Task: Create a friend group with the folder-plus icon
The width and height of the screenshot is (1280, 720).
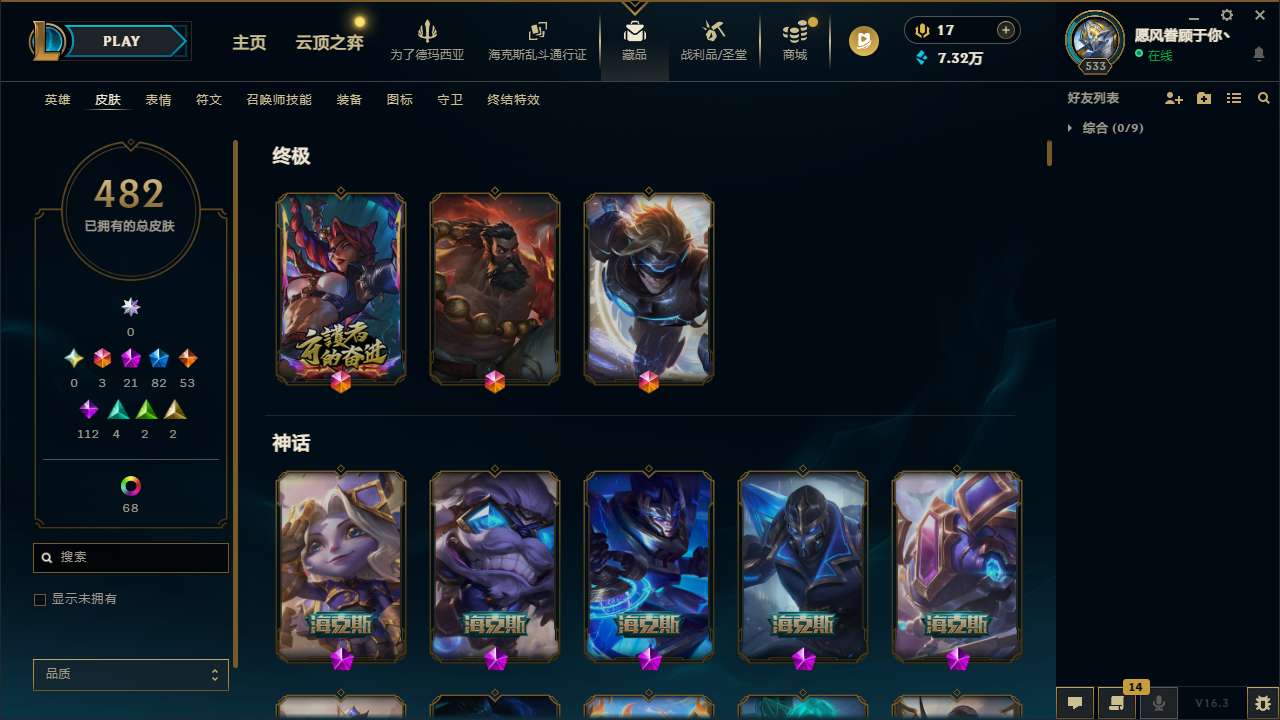Action: (x=1204, y=98)
